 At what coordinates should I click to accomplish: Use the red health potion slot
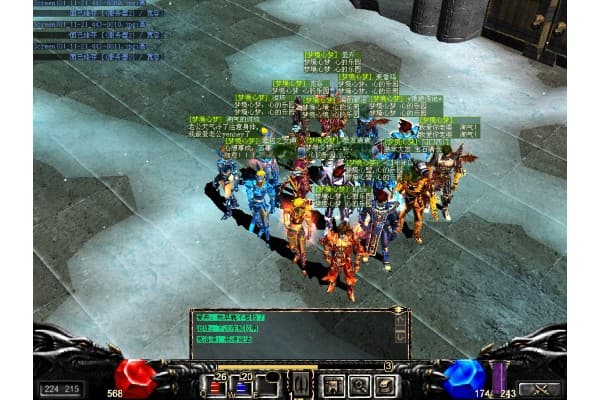(216, 385)
